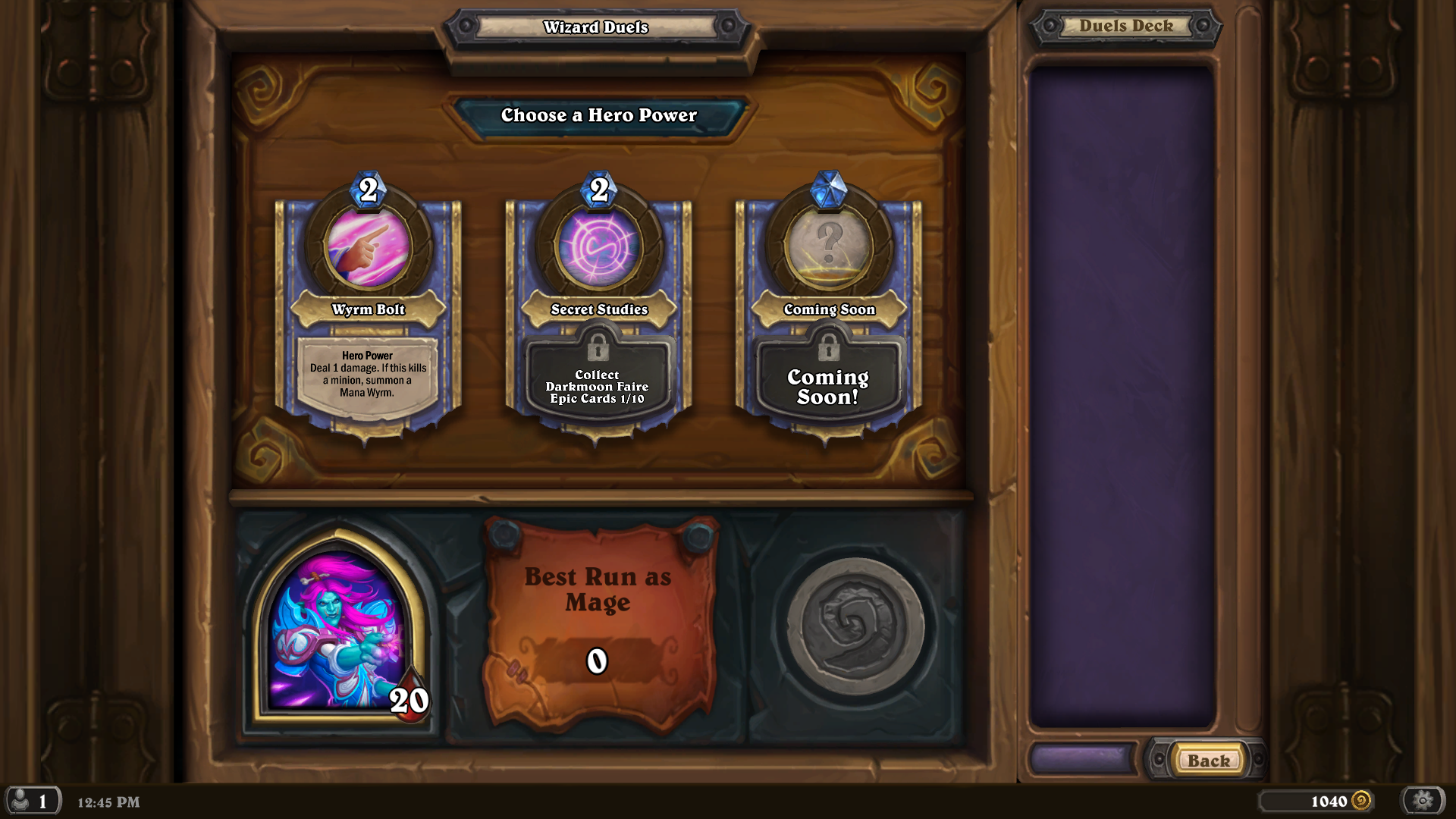Open the friends list icon
This screenshot has height=819, width=1456.
(32, 801)
